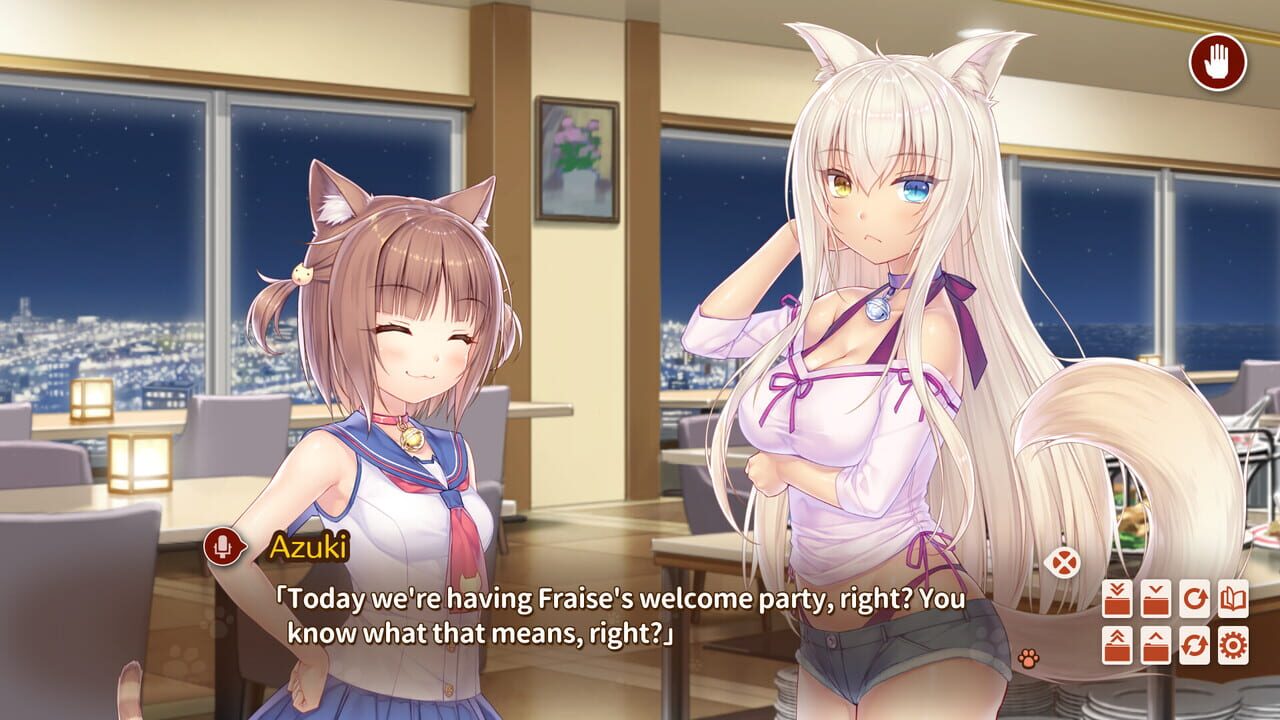Quick save the game with the double-arrow folder icon
The width and height of the screenshot is (1280, 720).
(x=1117, y=598)
